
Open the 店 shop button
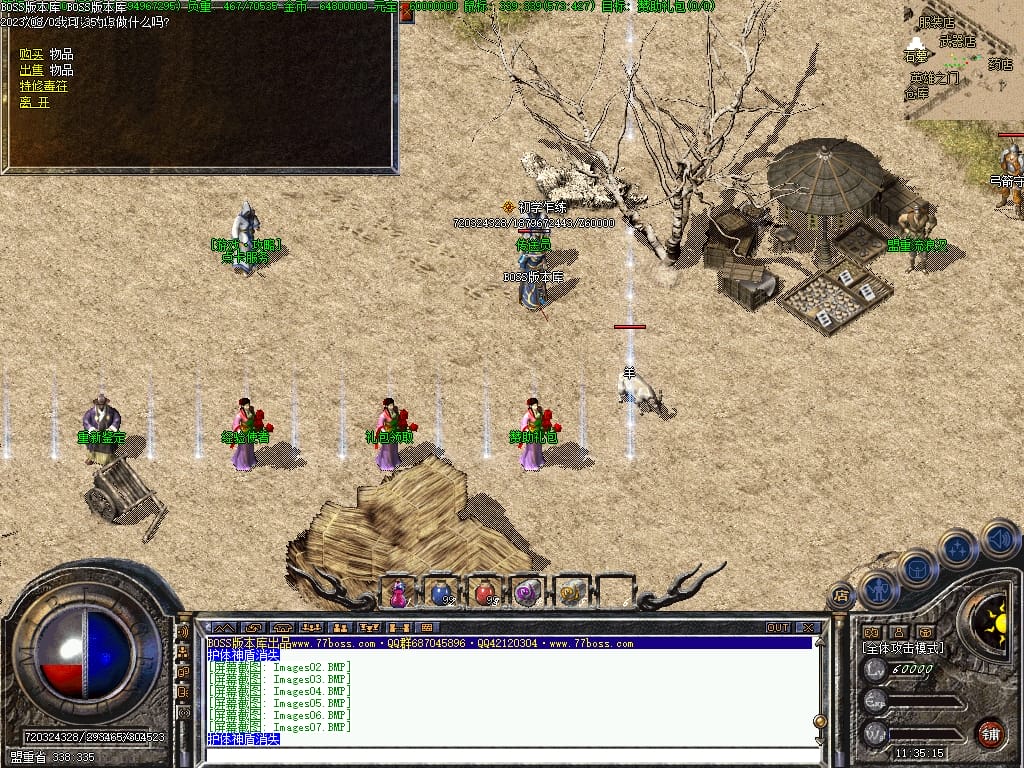point(841,598)
